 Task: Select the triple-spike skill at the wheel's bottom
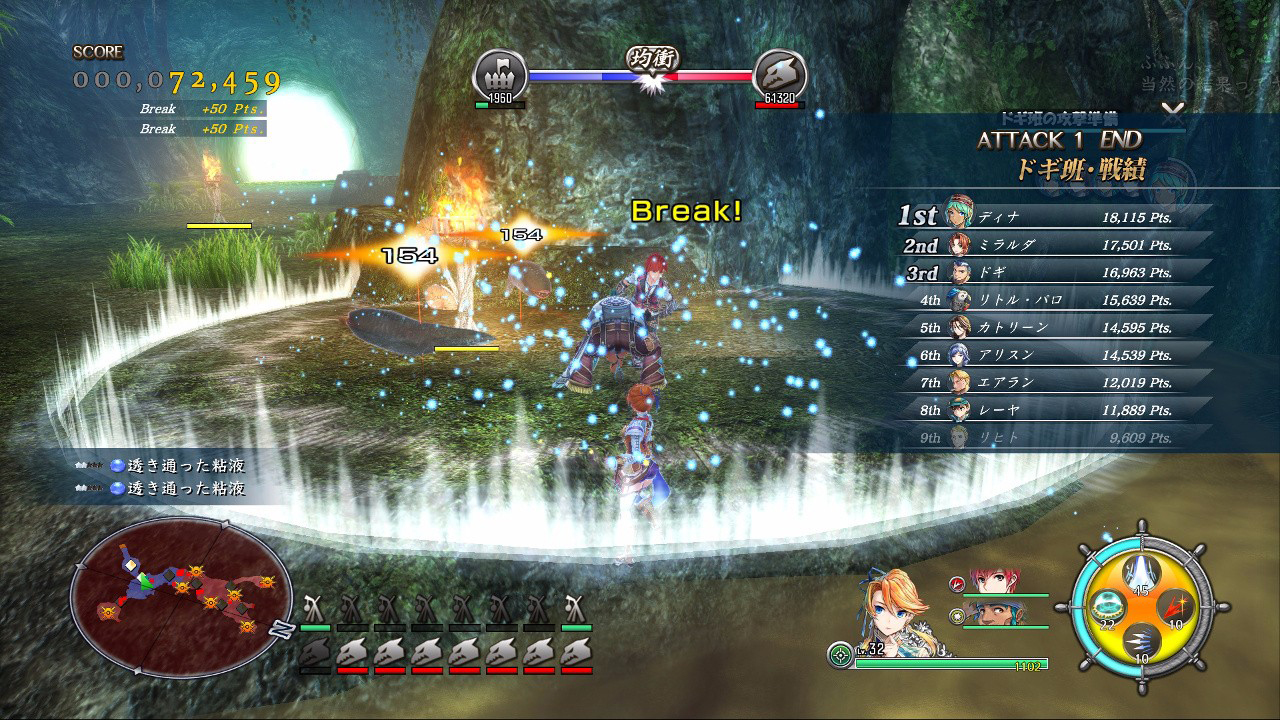1142,641
